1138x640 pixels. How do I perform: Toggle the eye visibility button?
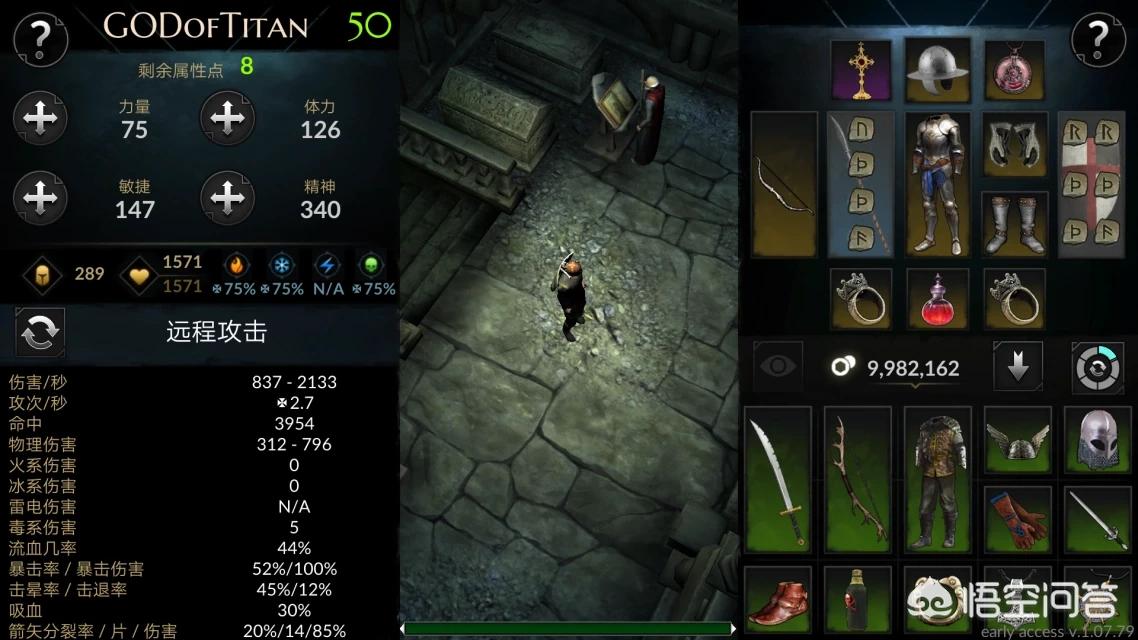777,366
